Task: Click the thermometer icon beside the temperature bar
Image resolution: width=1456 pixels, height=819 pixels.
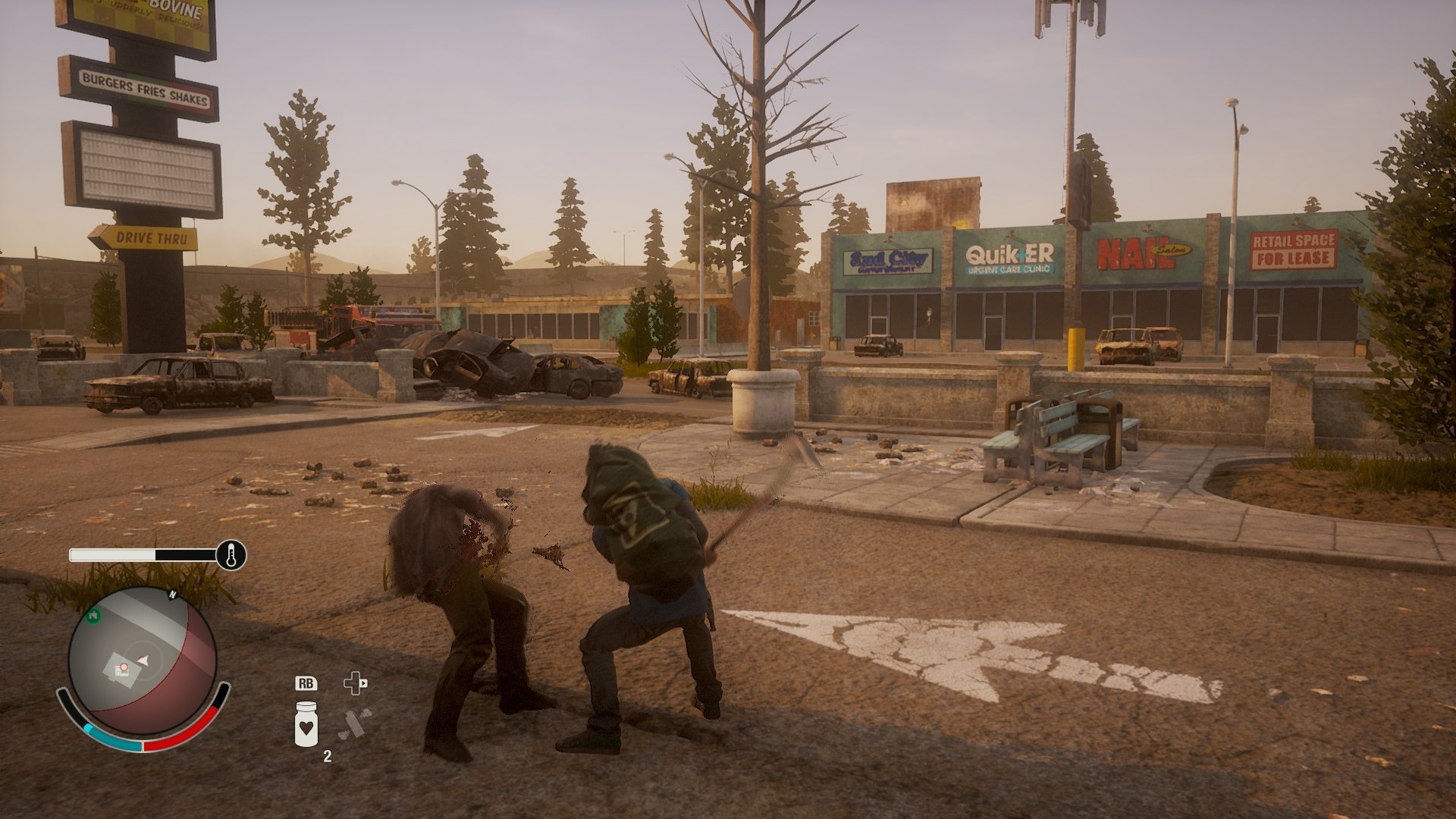Action: pos(231,555)
